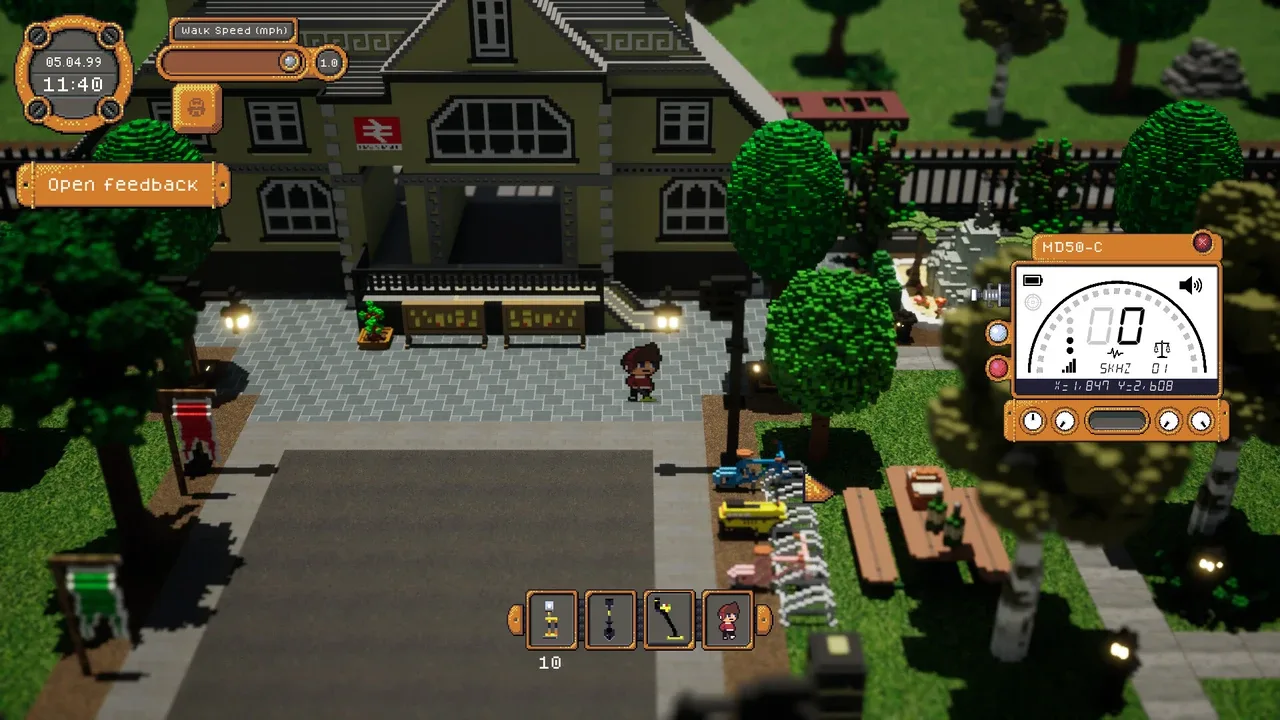
Task: Equip the metal detector hotbar slot
Action: click(669, 619)
